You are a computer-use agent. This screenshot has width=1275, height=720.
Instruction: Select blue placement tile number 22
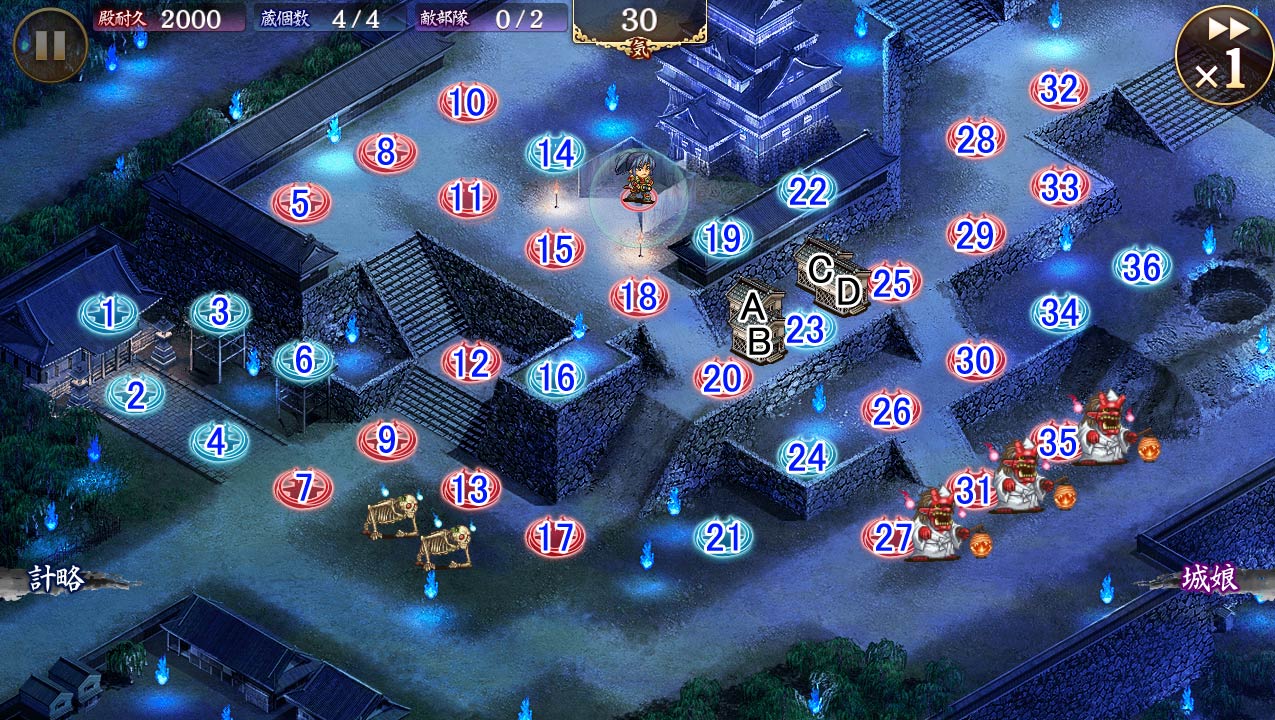pos(807,191)
